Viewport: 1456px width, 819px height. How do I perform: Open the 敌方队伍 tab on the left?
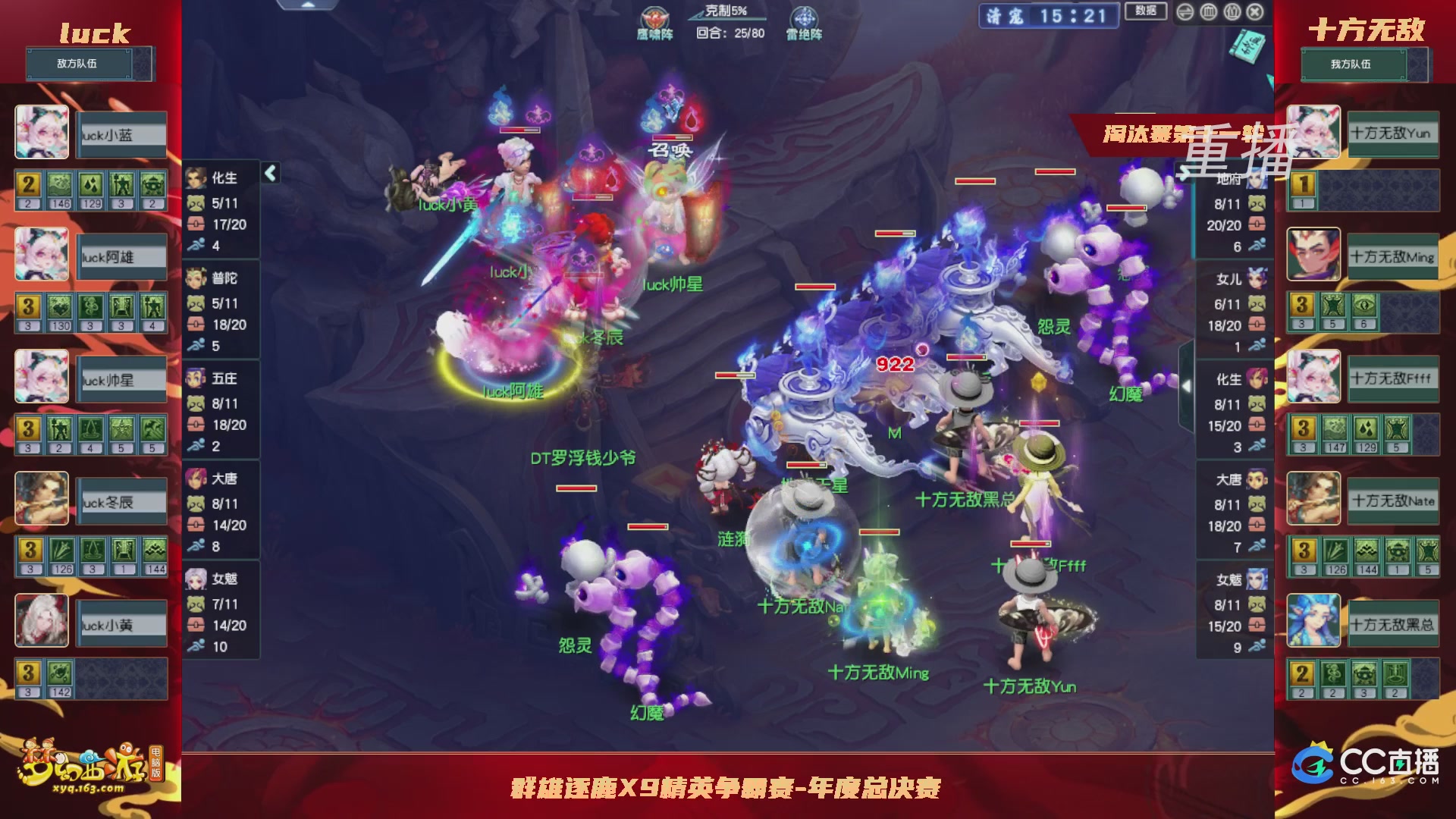pos(80,64)
